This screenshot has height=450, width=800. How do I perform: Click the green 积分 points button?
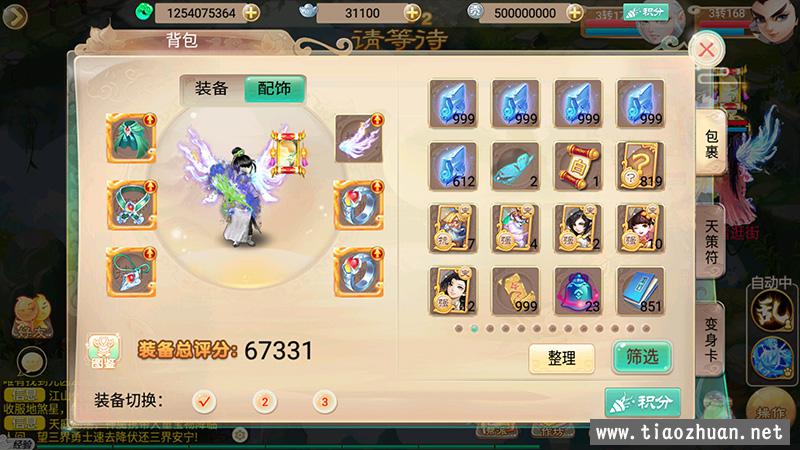pyautogui.click(x=641, y=401)
